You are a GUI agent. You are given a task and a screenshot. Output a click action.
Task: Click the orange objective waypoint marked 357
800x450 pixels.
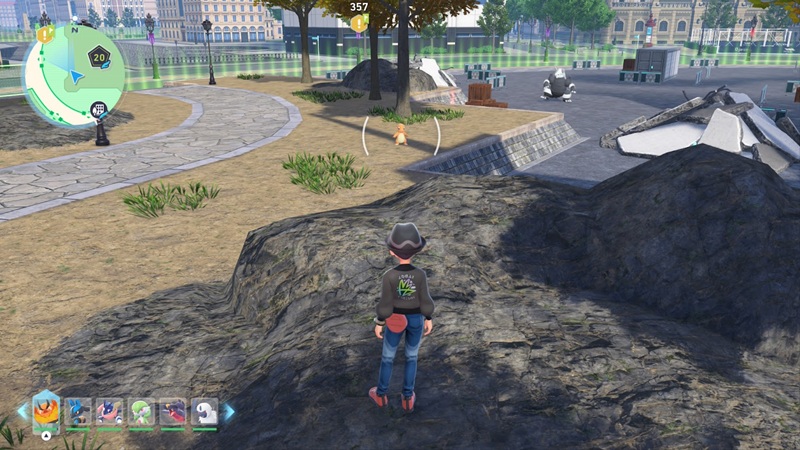359,21
